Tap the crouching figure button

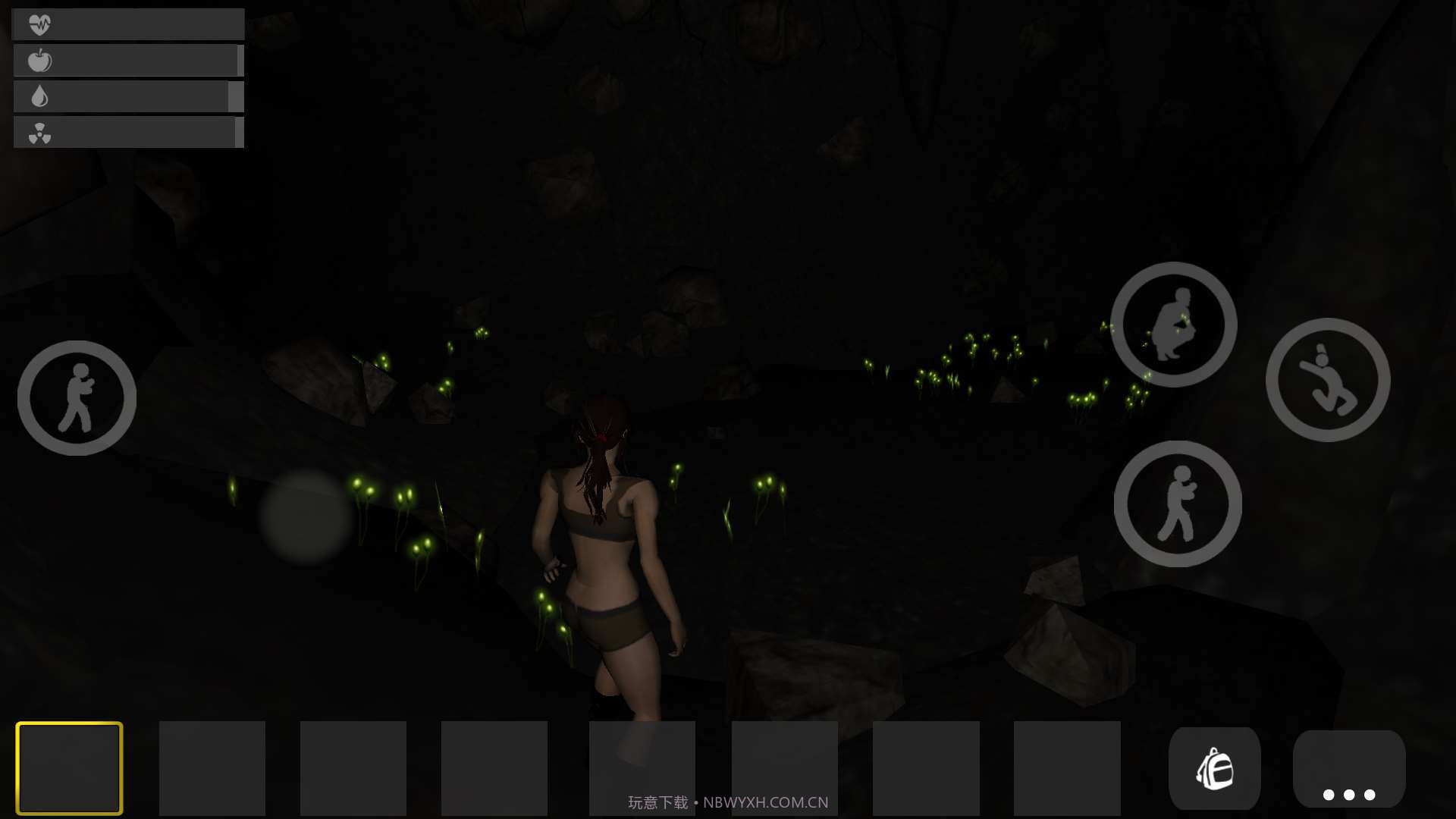1173,325
